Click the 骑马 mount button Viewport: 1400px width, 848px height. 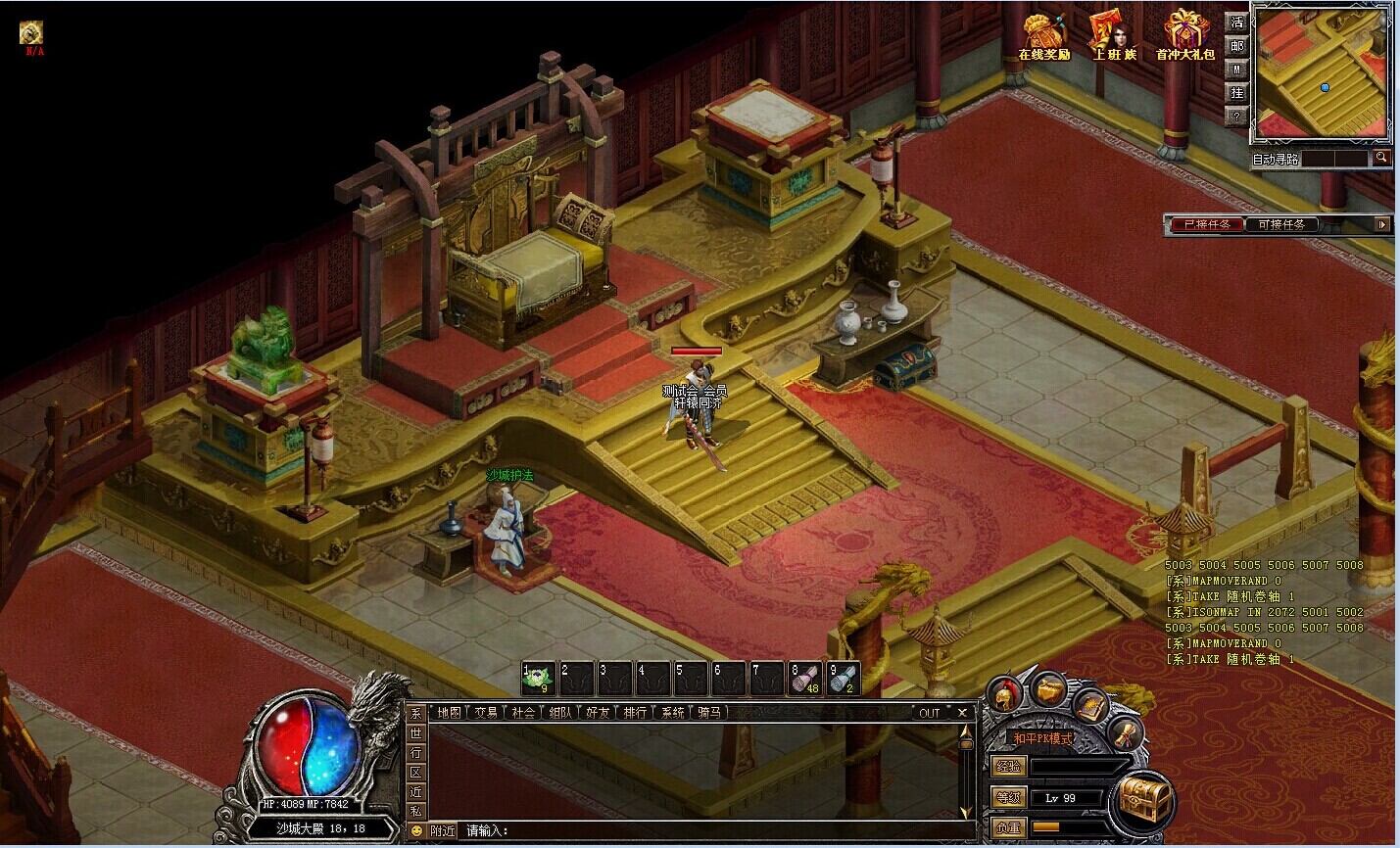tap(709, 713)
